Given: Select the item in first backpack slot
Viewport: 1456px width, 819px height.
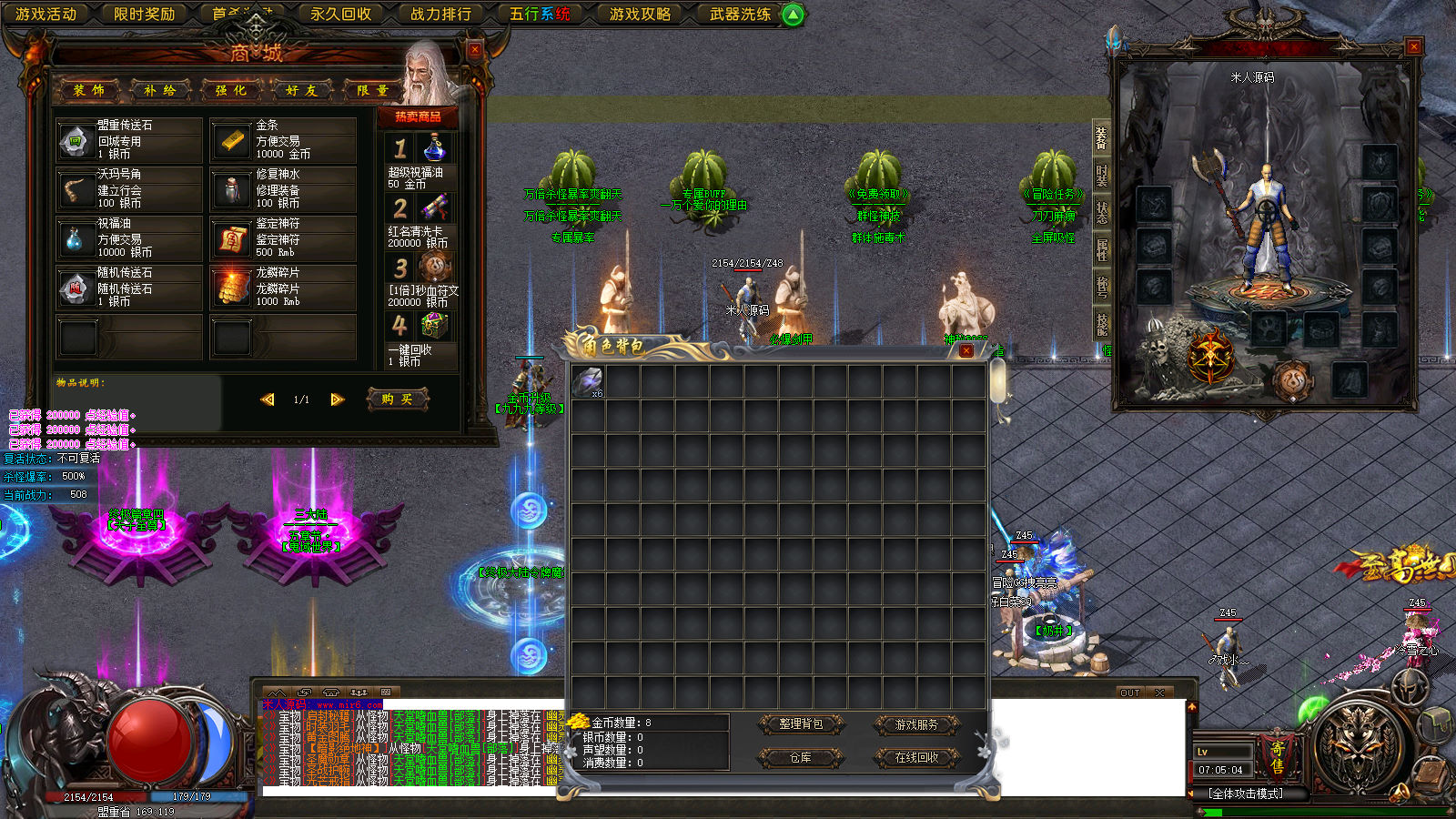Looking at the screenshot, I should coord(588,381).
